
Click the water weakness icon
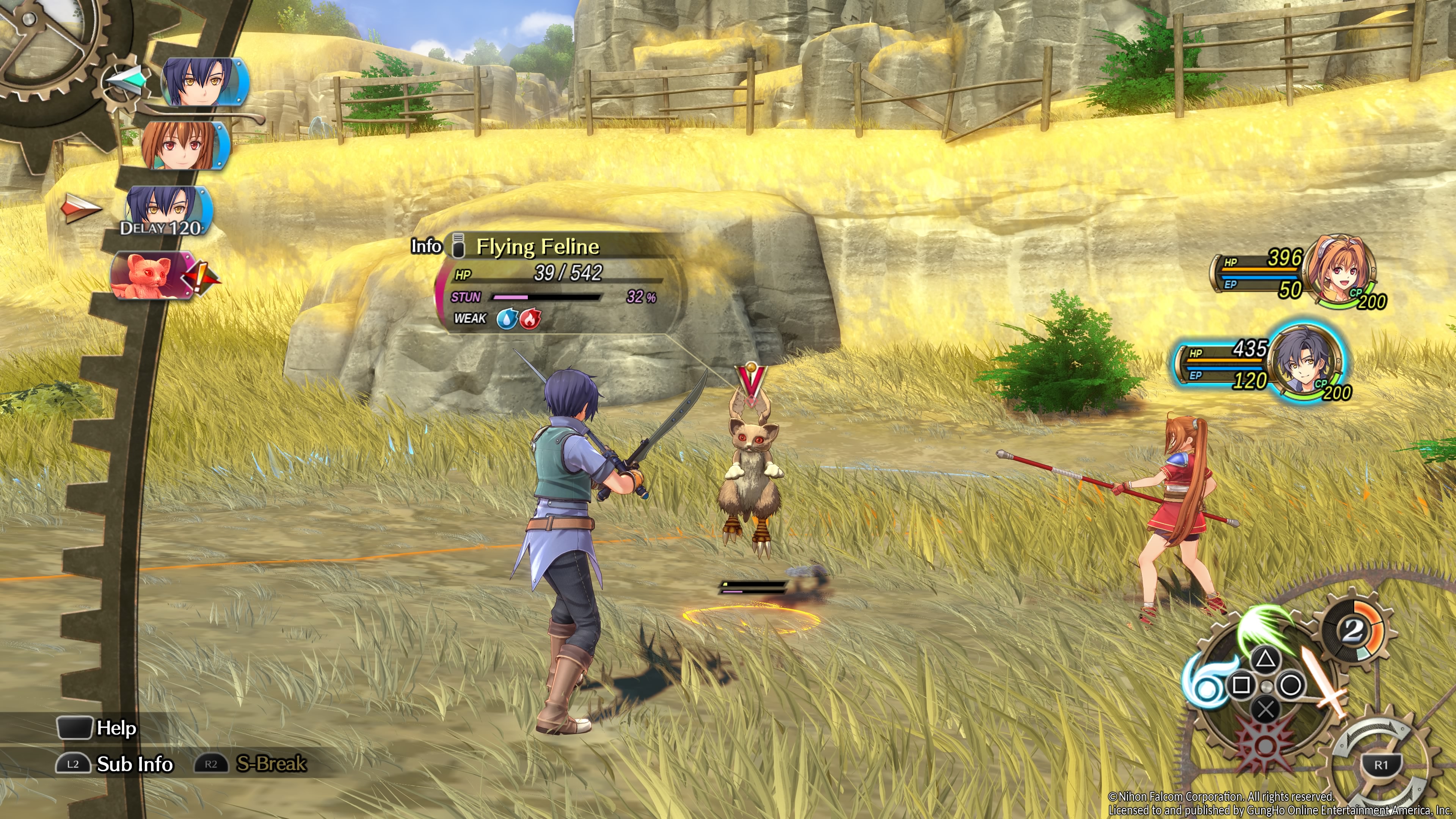point(507,319)
